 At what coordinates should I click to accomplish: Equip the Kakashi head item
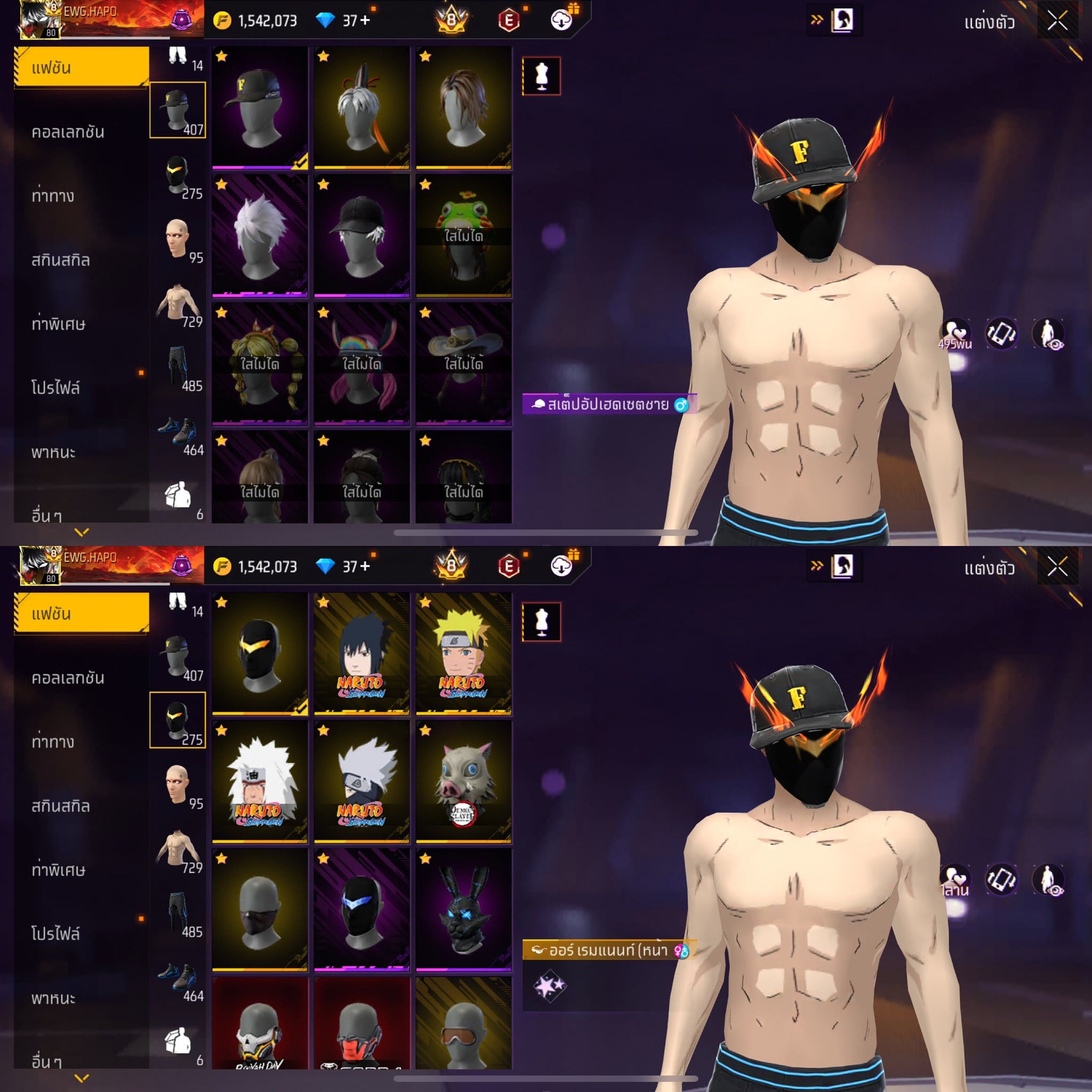click(362, 781)
